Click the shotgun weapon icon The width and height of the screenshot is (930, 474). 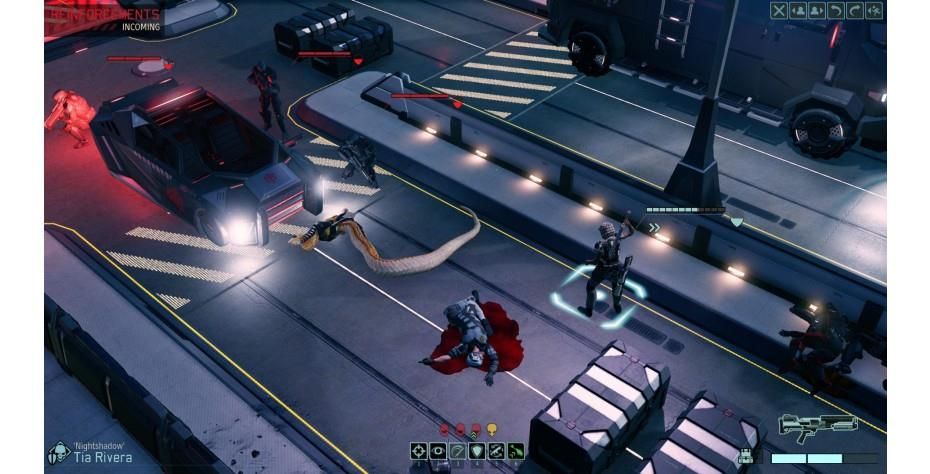coord(817,427)
